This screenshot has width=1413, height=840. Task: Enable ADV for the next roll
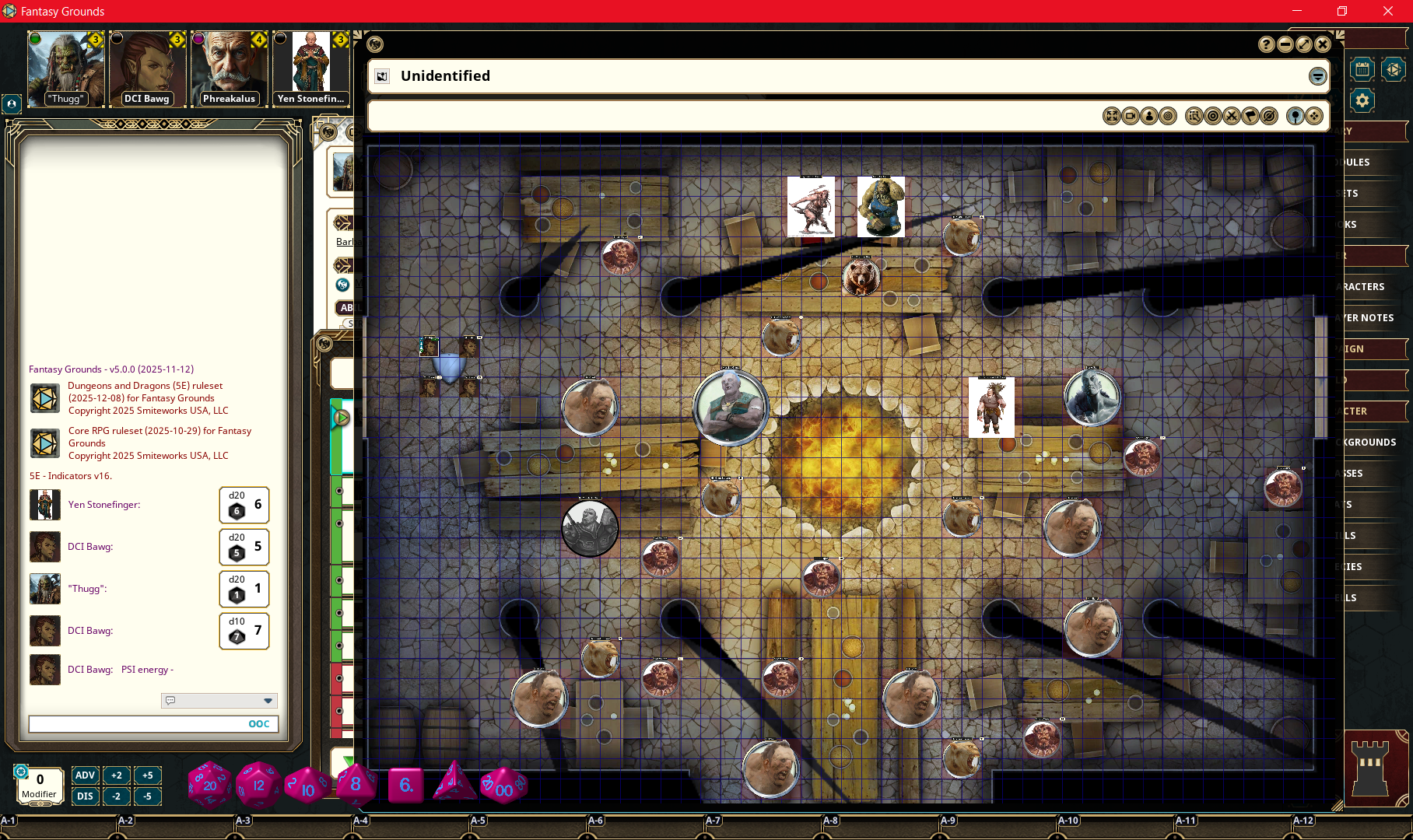point(86,775)
